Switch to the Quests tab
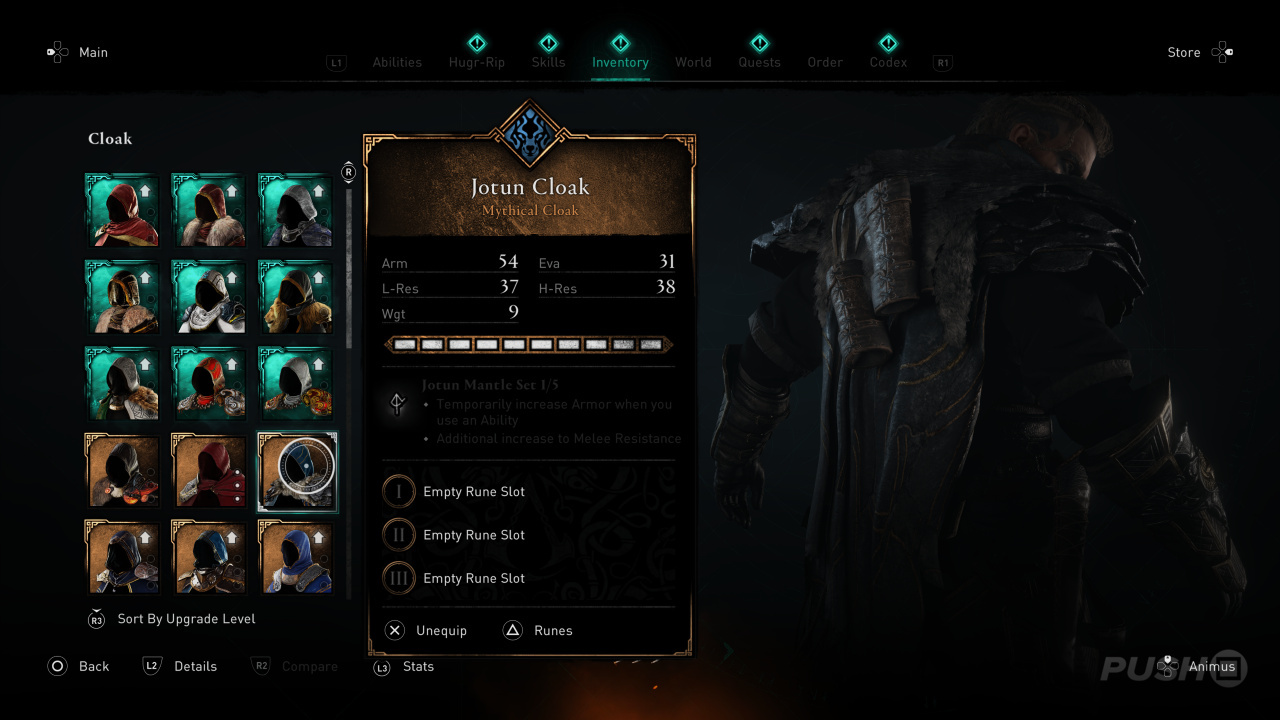Screen dimensions: 1280x720 pyautogui.click(x=759, y=62)
